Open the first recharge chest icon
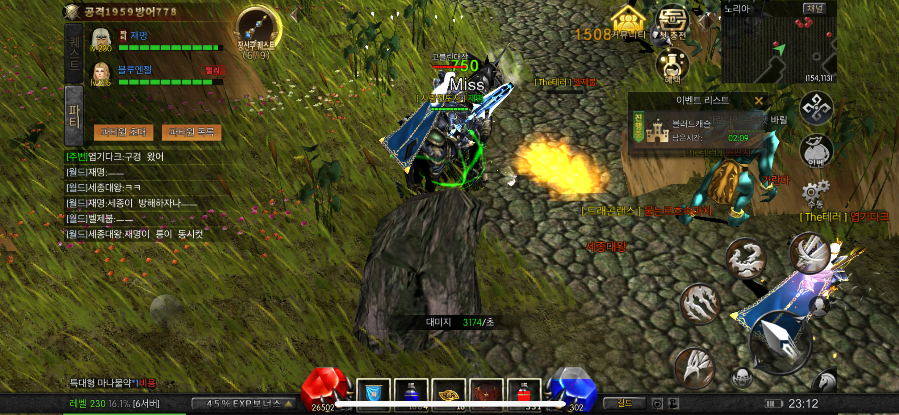The image size is (899, 415). tap(672, 21)
